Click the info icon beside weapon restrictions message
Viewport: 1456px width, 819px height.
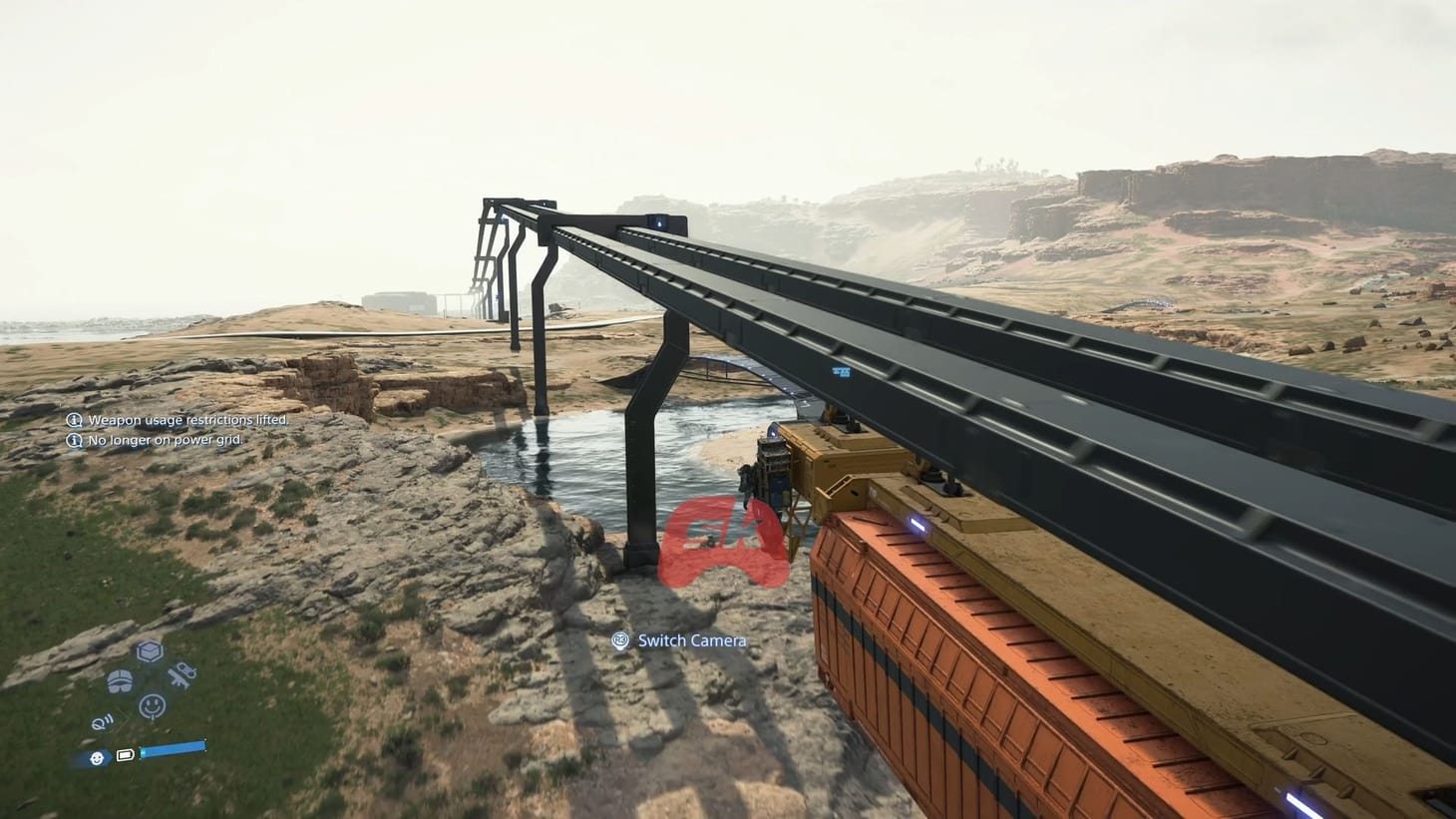pyautogui.click(x=72, y=420)
